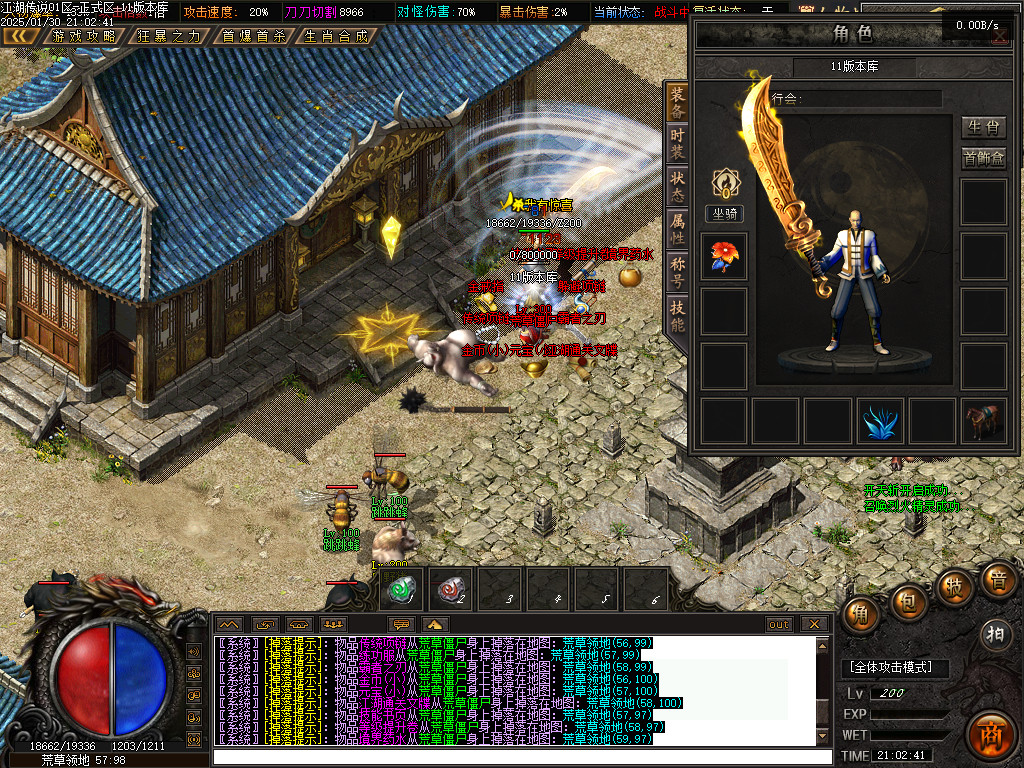Image resolution: width=1024 pixels, height=768 pixels.
Task: Open the 游戏攻略 game guide menu
Action: click(x=84, y=36)
